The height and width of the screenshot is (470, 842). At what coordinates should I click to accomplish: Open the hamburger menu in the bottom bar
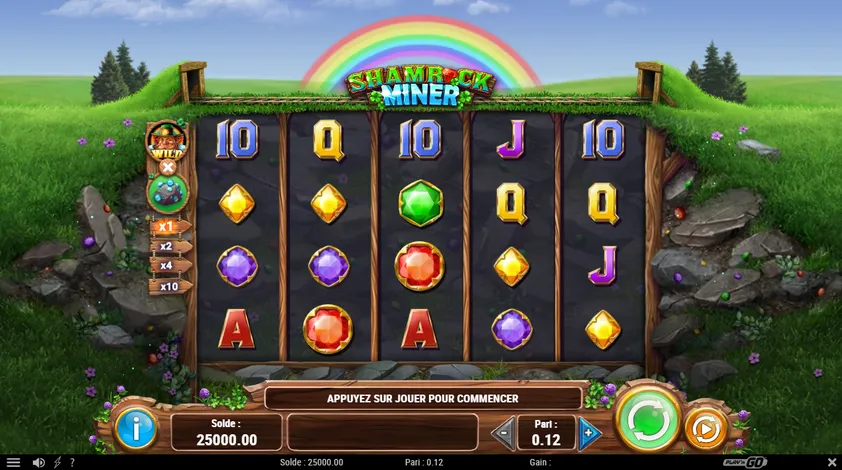[13, 462]
